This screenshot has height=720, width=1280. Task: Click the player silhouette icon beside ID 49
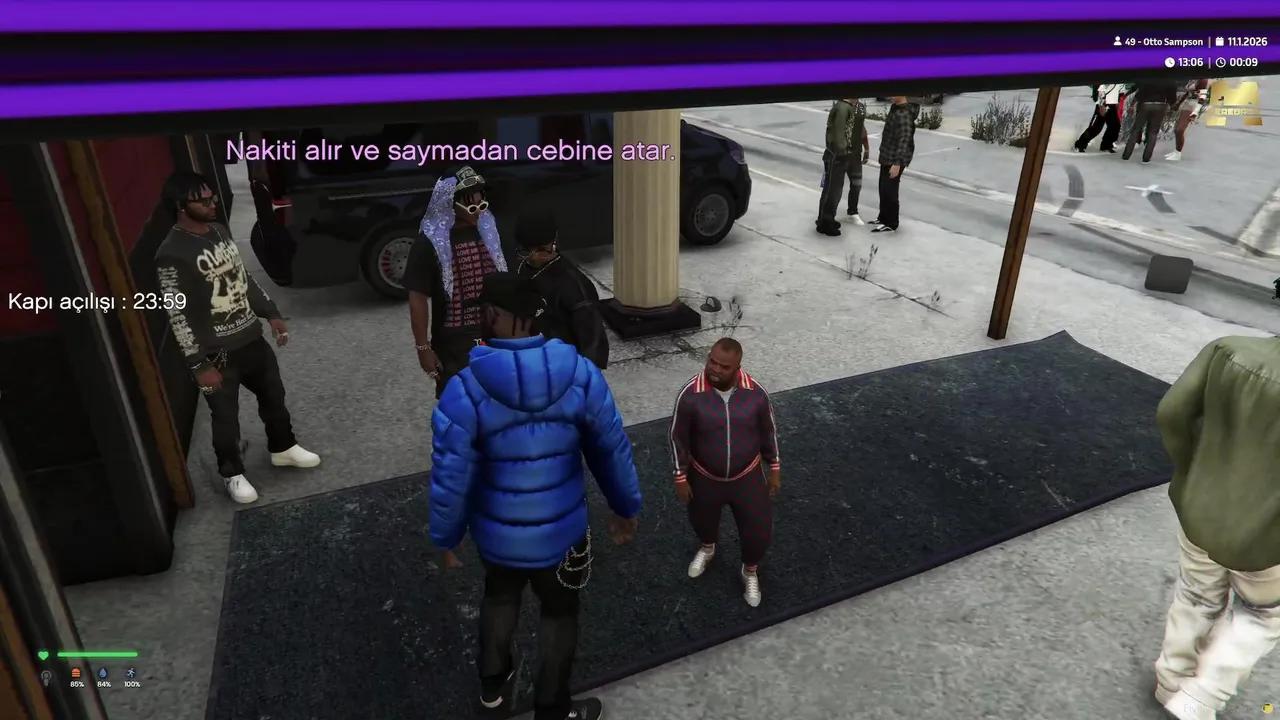1117,42
